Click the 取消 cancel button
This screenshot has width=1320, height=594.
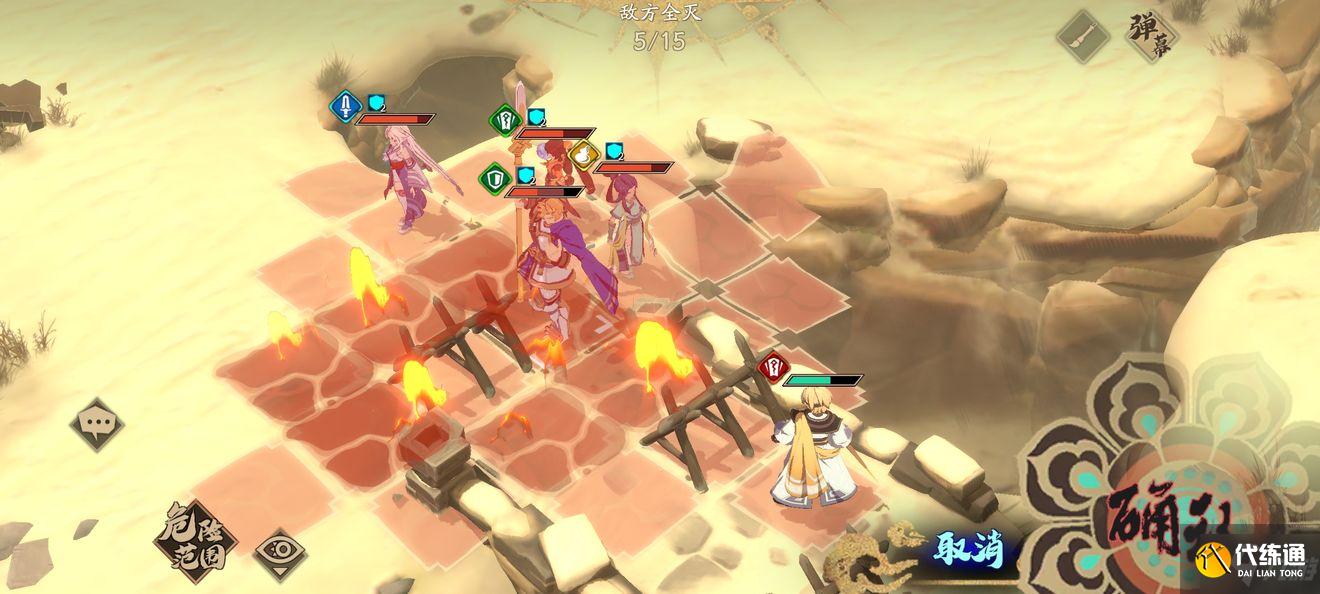968,549
